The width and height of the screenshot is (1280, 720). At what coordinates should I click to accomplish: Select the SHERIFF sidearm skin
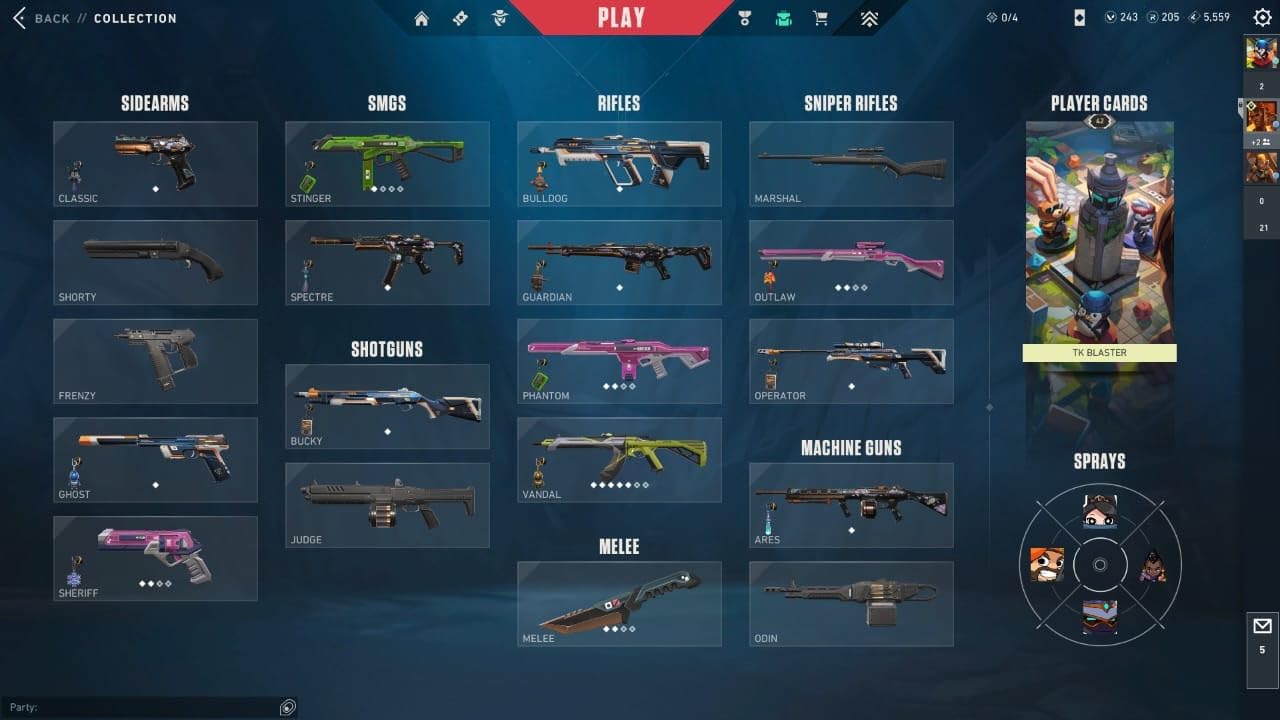155,558
